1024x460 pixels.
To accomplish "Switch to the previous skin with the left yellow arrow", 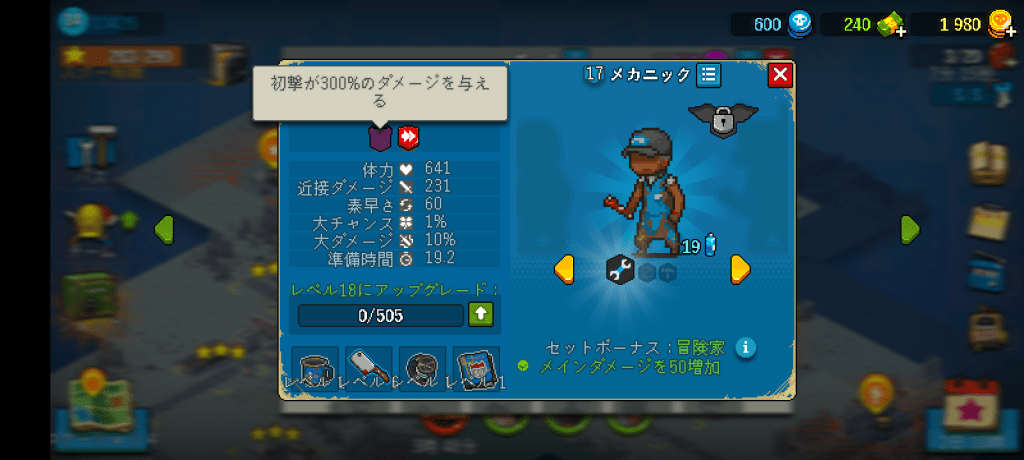I will pyautogui.click(x=564, y=268).
